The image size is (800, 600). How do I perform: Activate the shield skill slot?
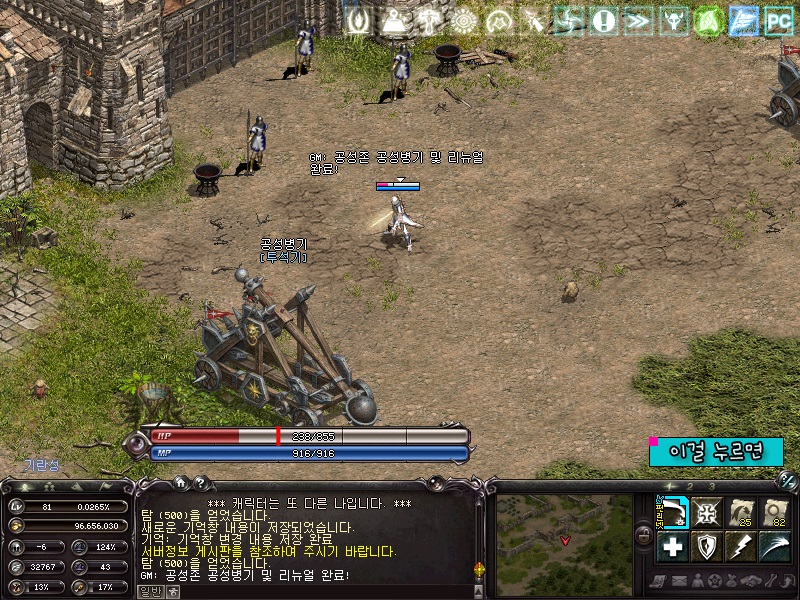pyautogui.click(x=707, y=546)
